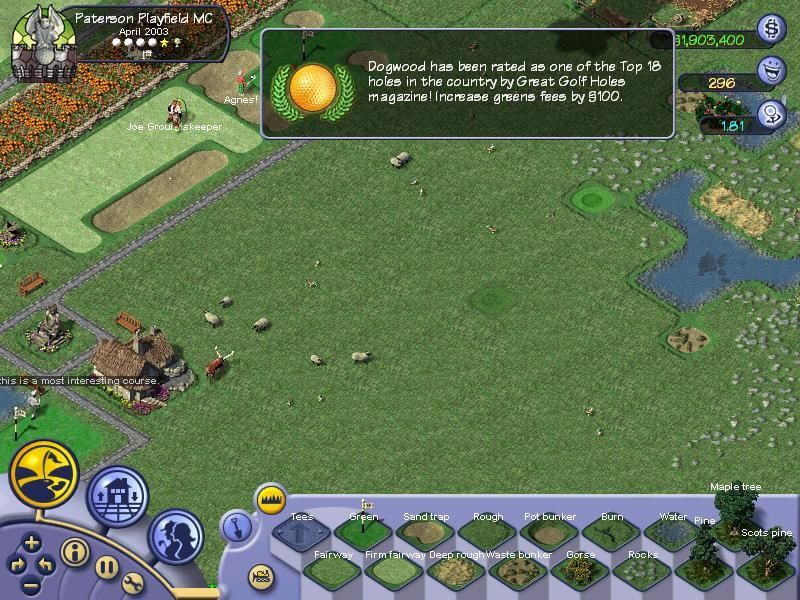Open finances with the dollar icon
800x600 pixels.
tap(770, 29)
